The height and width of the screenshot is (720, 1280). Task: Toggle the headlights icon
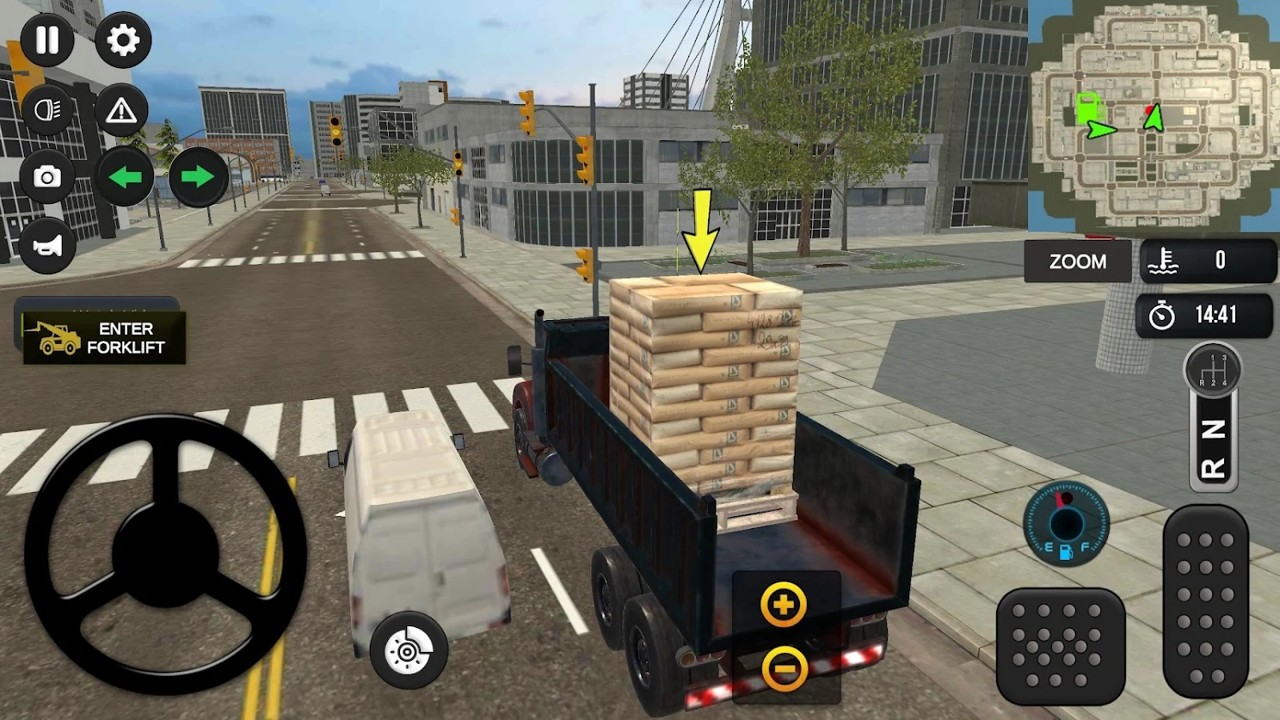47,110
